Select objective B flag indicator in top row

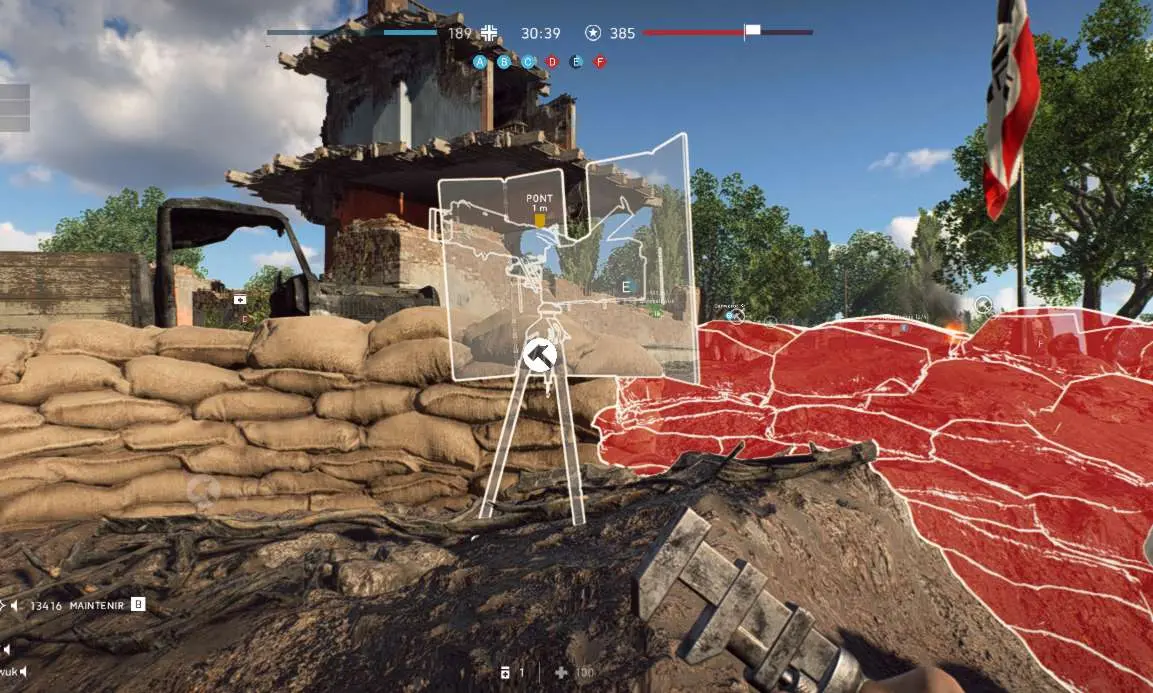click(504, 62)
